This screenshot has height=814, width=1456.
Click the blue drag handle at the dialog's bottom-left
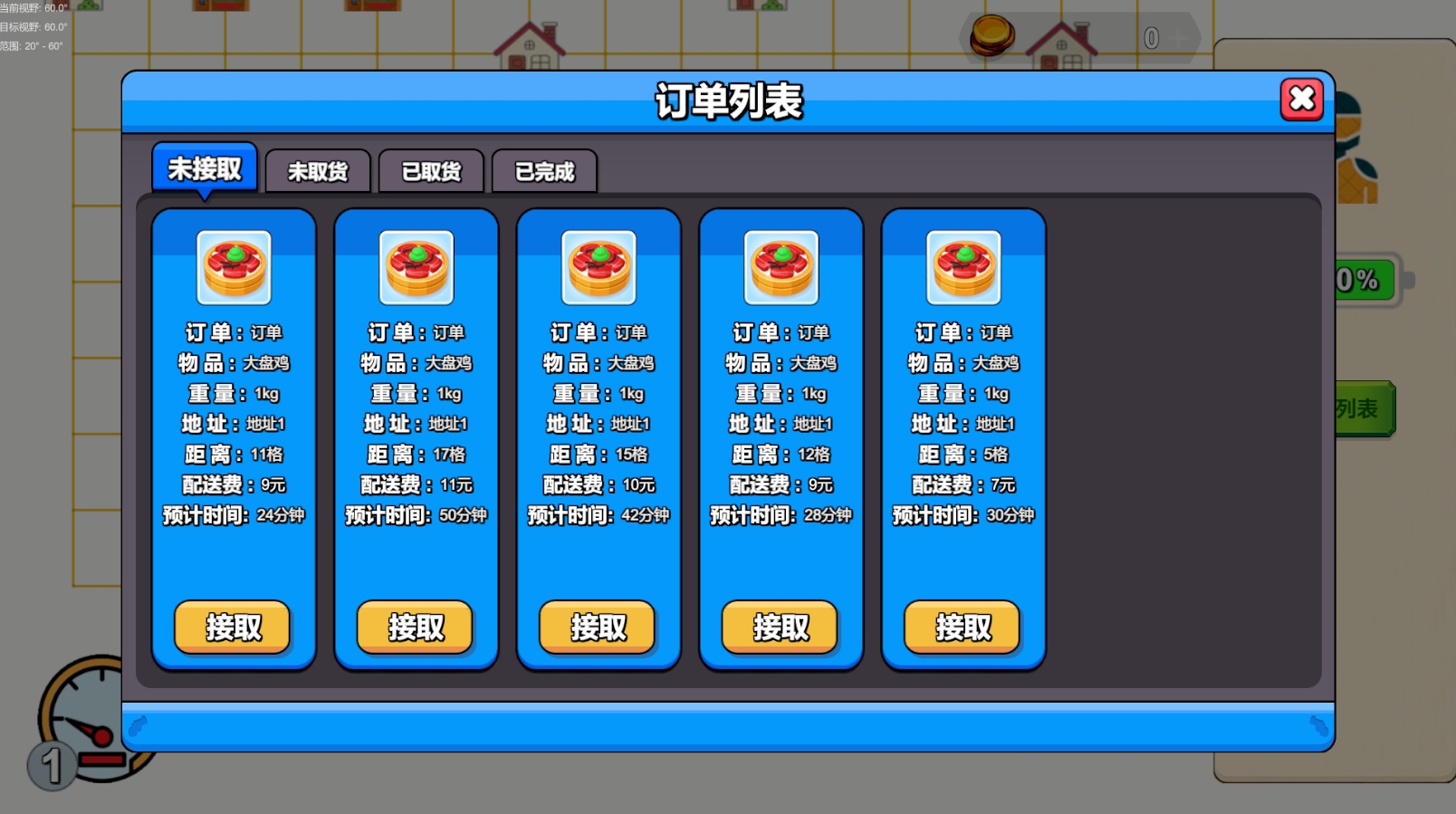point(138,724)
